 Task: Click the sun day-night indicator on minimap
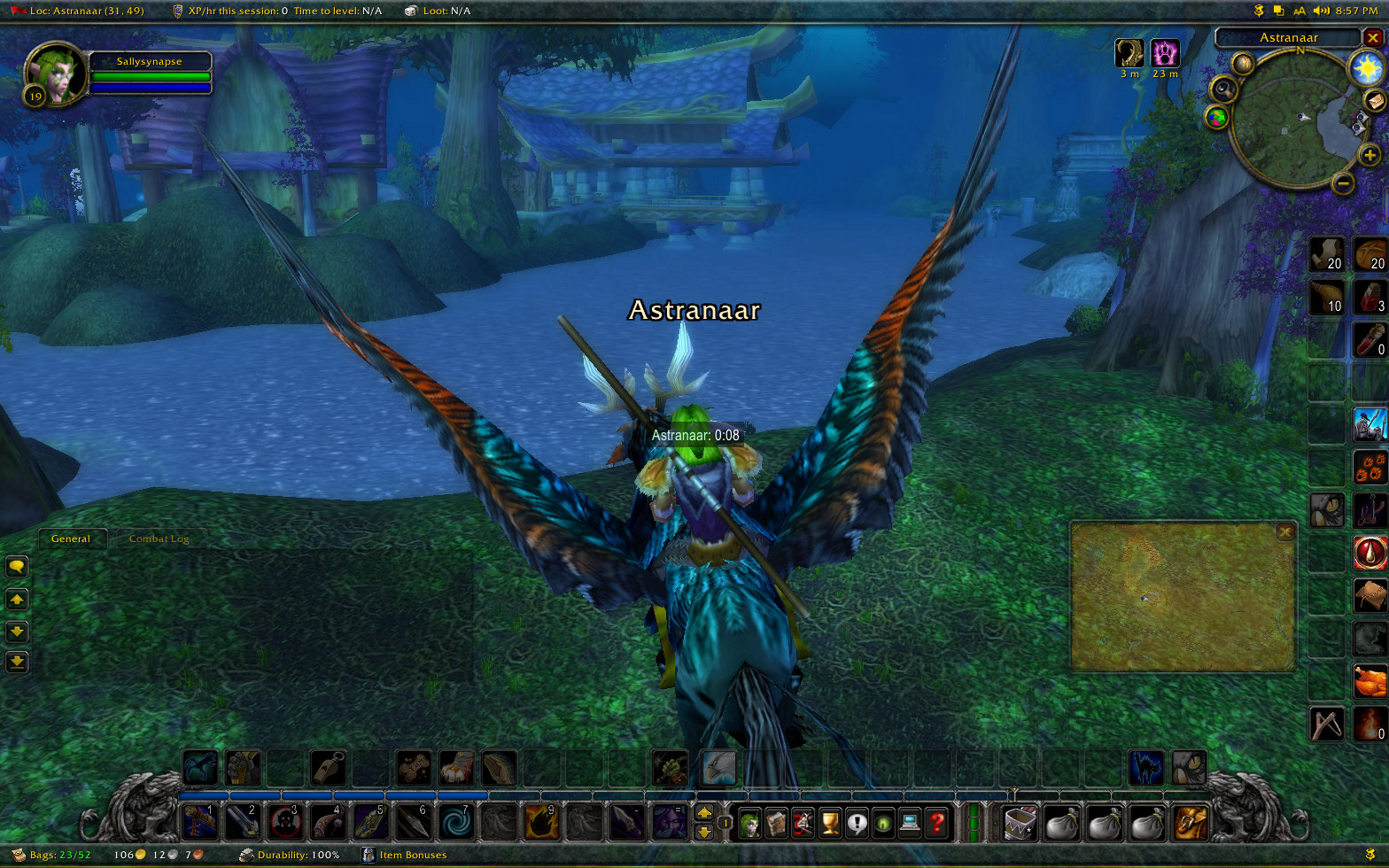tap(1366, 67)
